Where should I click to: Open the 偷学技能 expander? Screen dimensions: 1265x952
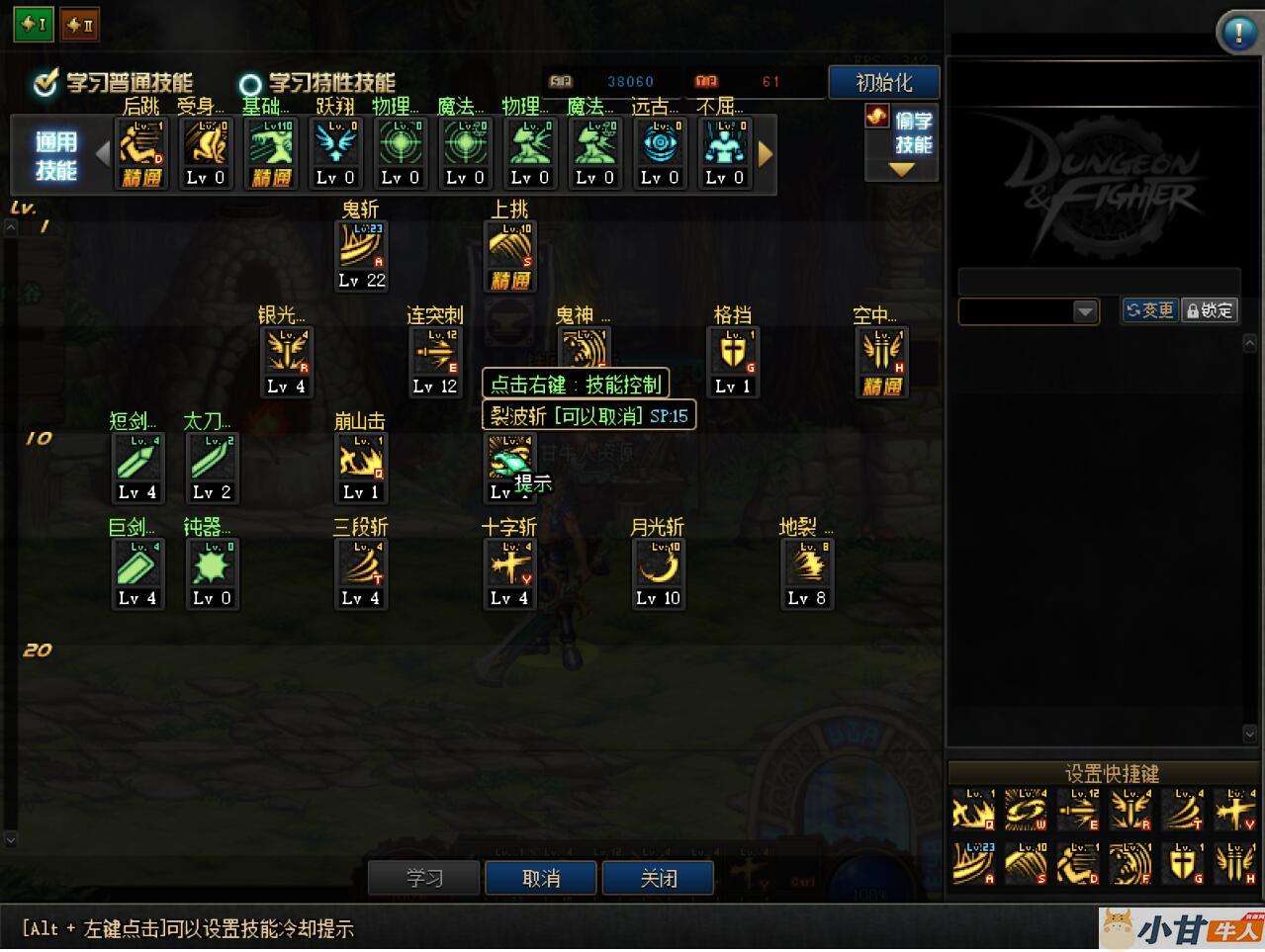click(x=901, y=145)
